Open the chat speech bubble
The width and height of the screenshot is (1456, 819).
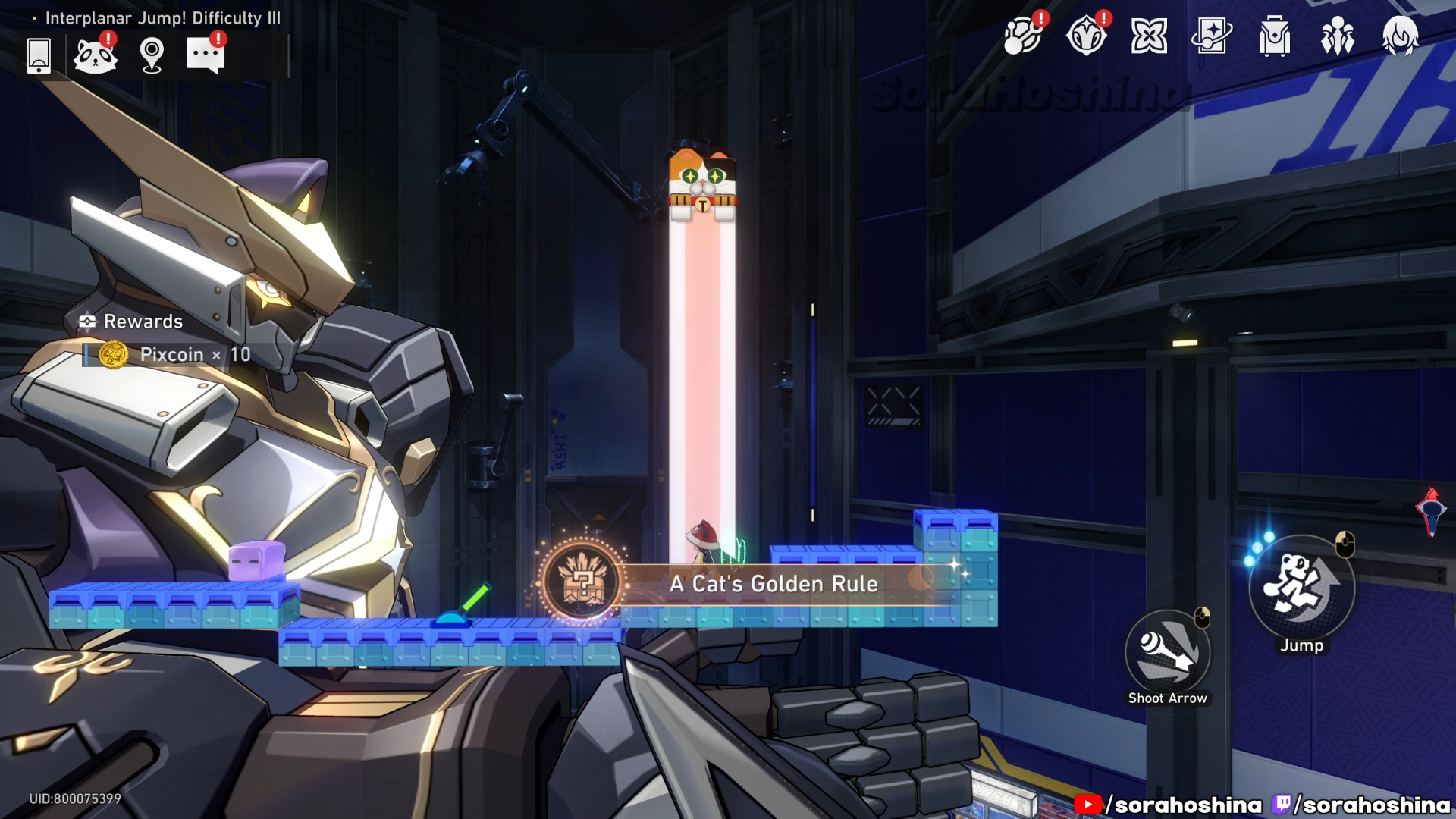tap(206, 55)
